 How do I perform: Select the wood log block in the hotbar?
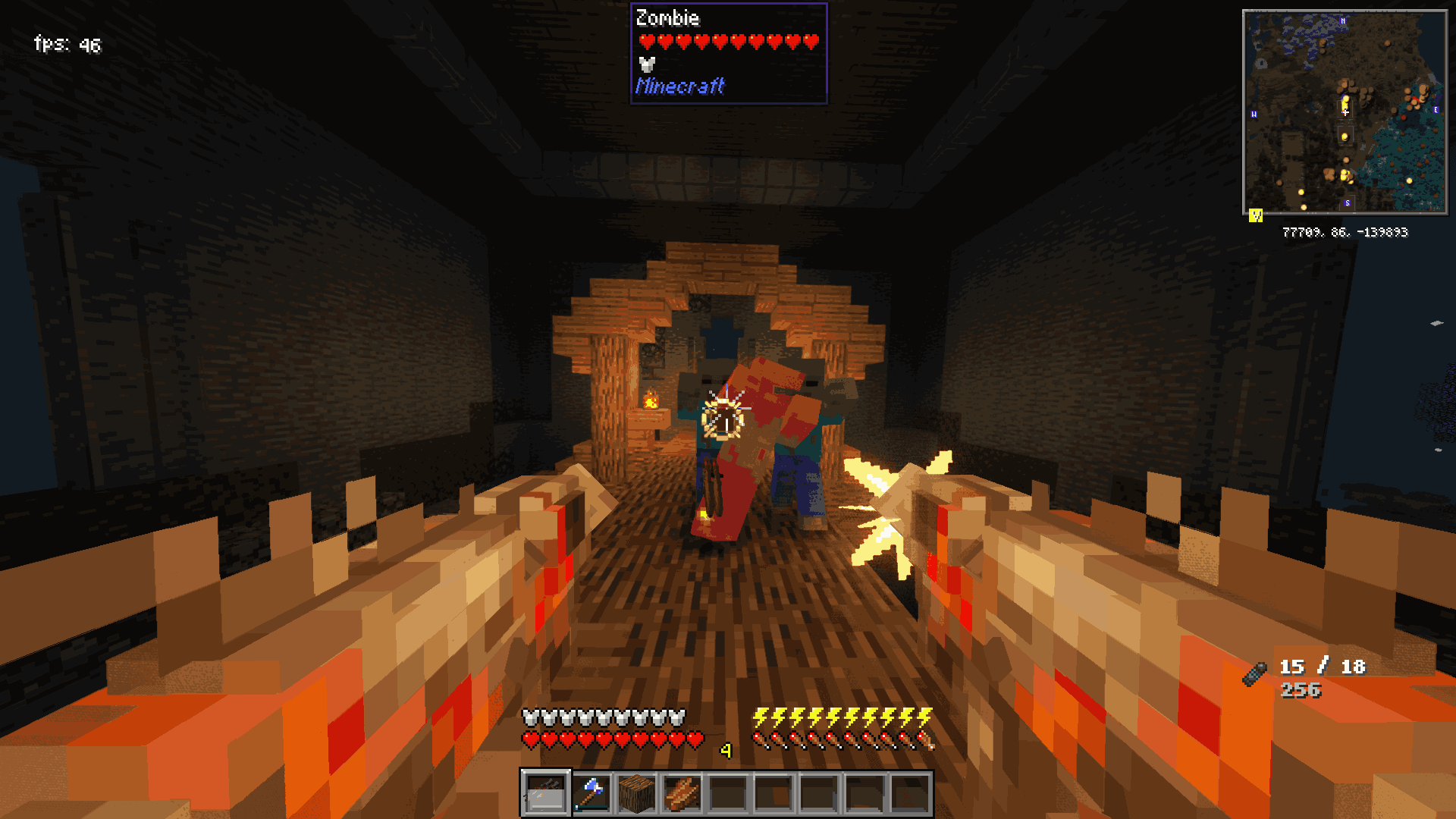638,793
